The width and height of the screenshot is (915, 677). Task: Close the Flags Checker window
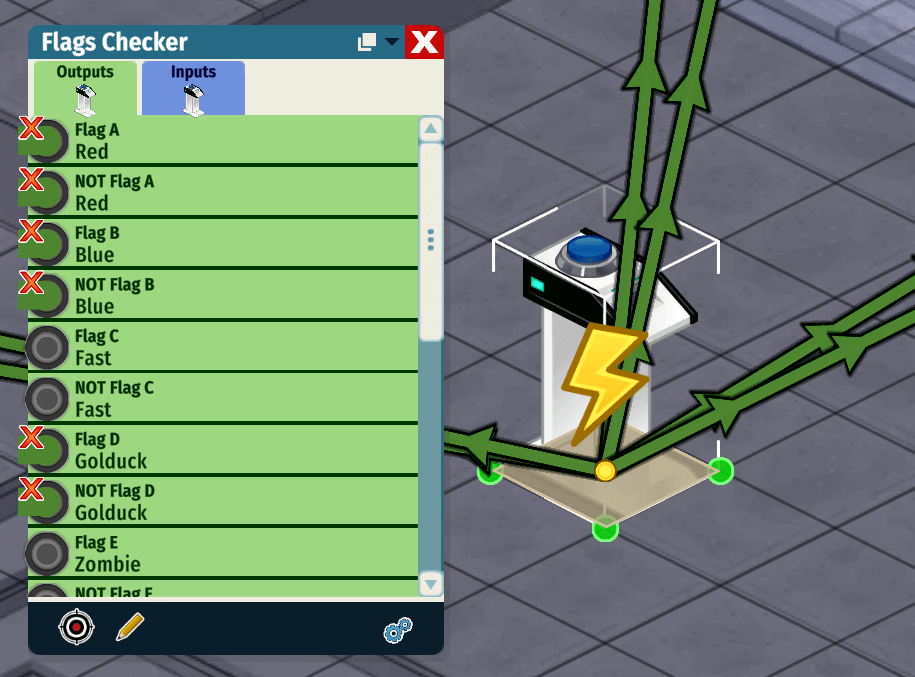pos(425,43)
